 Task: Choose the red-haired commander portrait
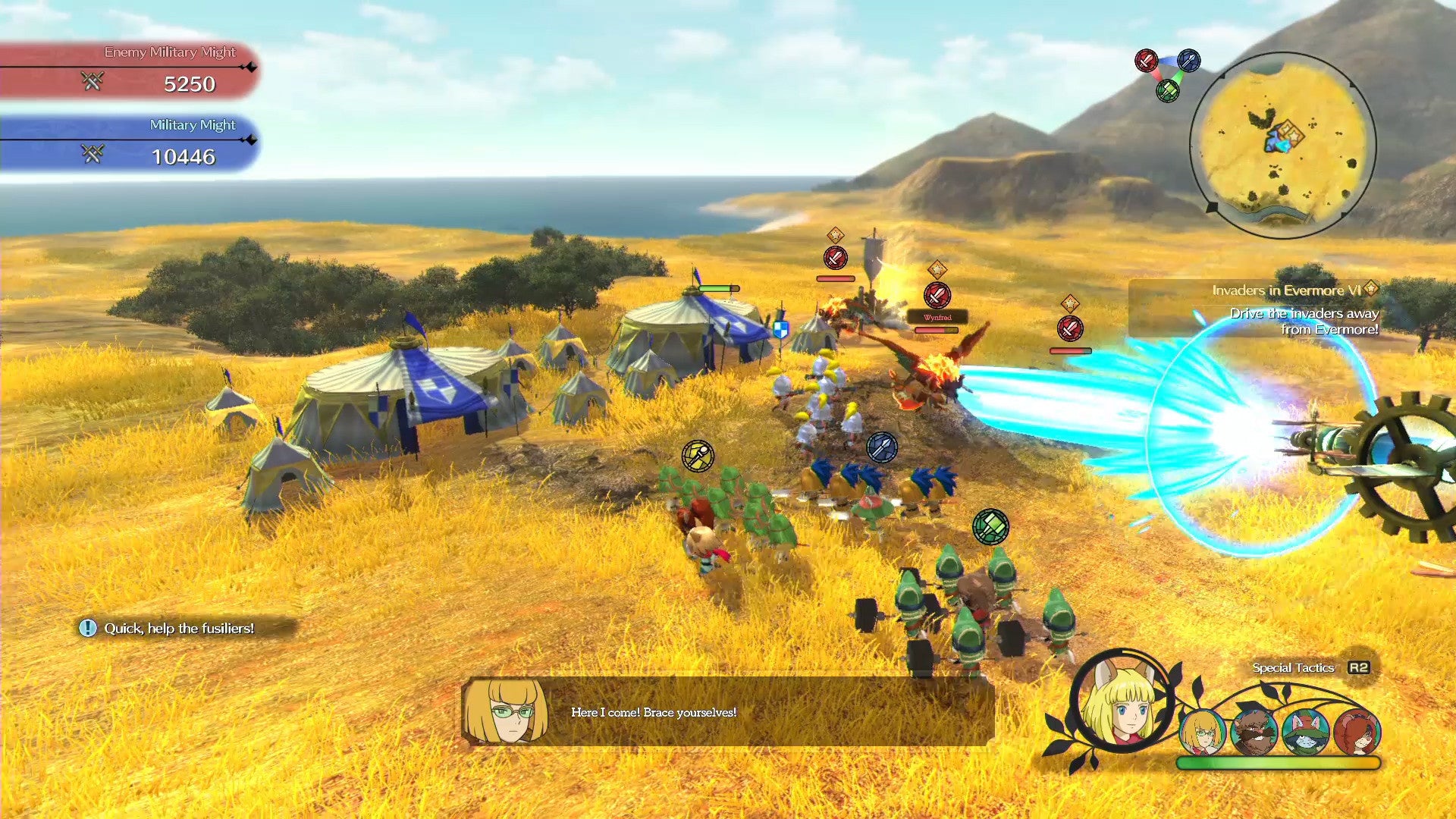point(1357,732)
